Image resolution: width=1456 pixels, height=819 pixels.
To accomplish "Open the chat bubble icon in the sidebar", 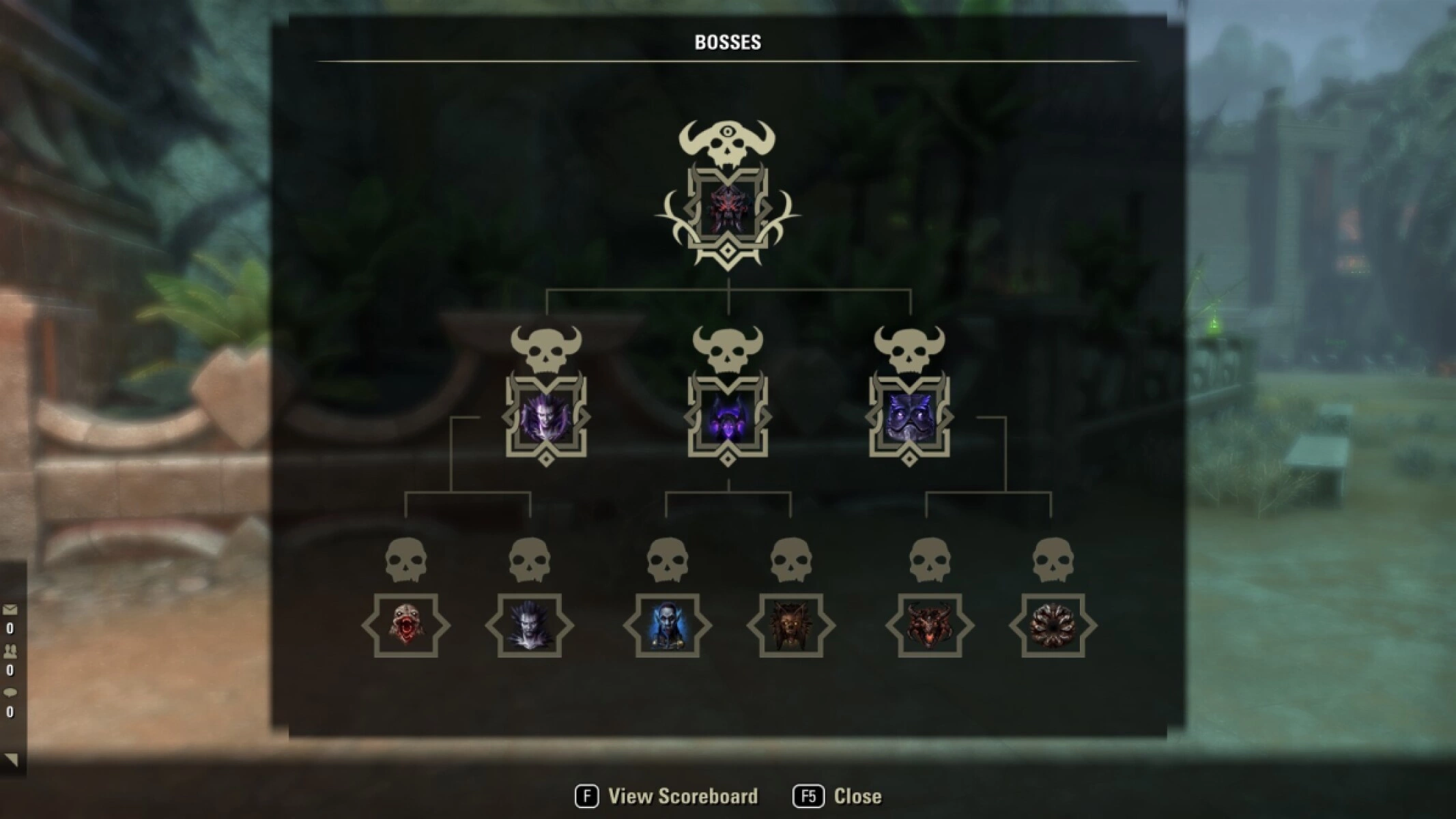I will [x=10, y=691].
